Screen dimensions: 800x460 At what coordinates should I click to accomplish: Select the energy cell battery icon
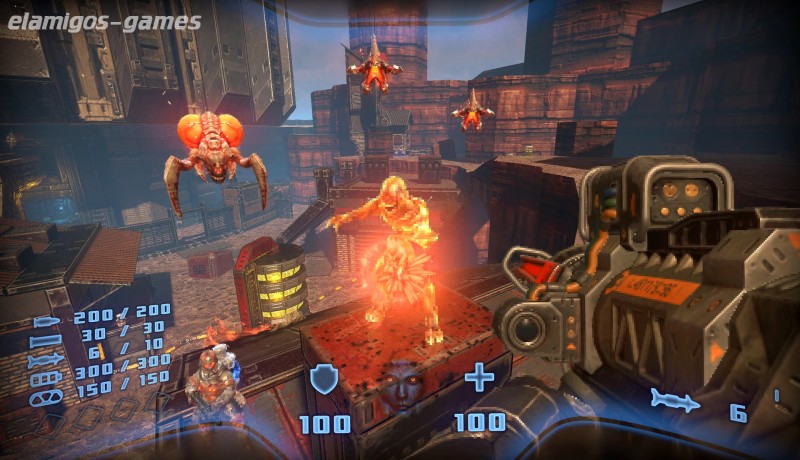pos(47,379)
